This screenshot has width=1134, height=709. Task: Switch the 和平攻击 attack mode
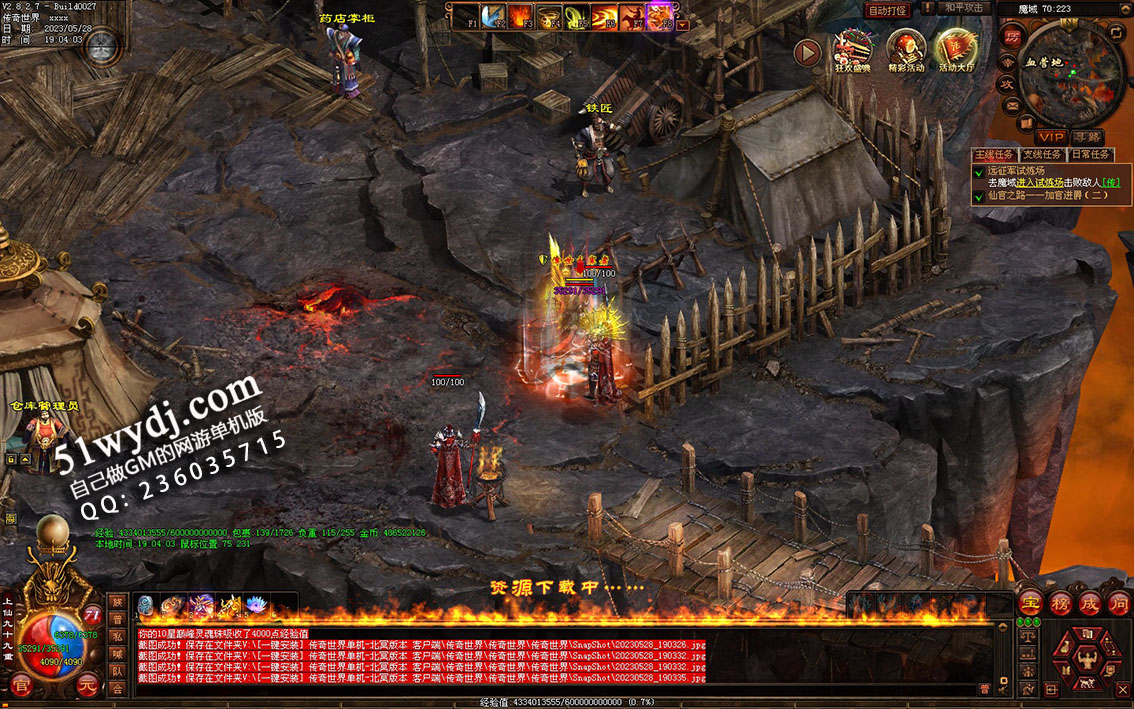[x=964, y=8]
